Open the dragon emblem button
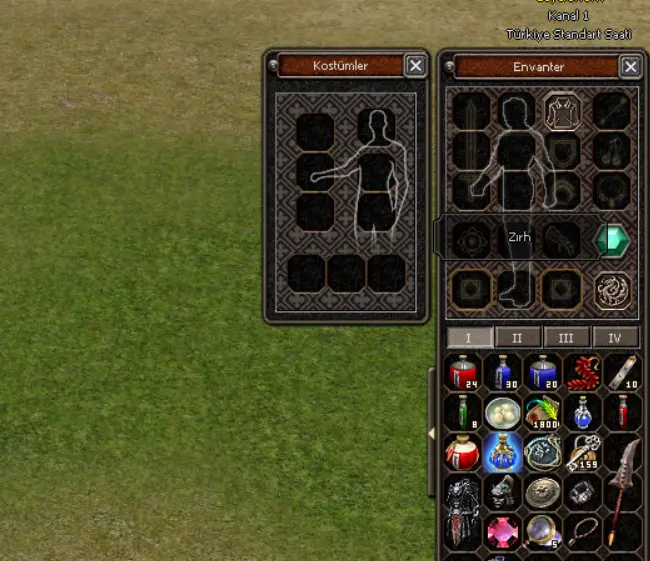Image resolution: width=650 pixels, height=561 pixels. tap(610, 289)
